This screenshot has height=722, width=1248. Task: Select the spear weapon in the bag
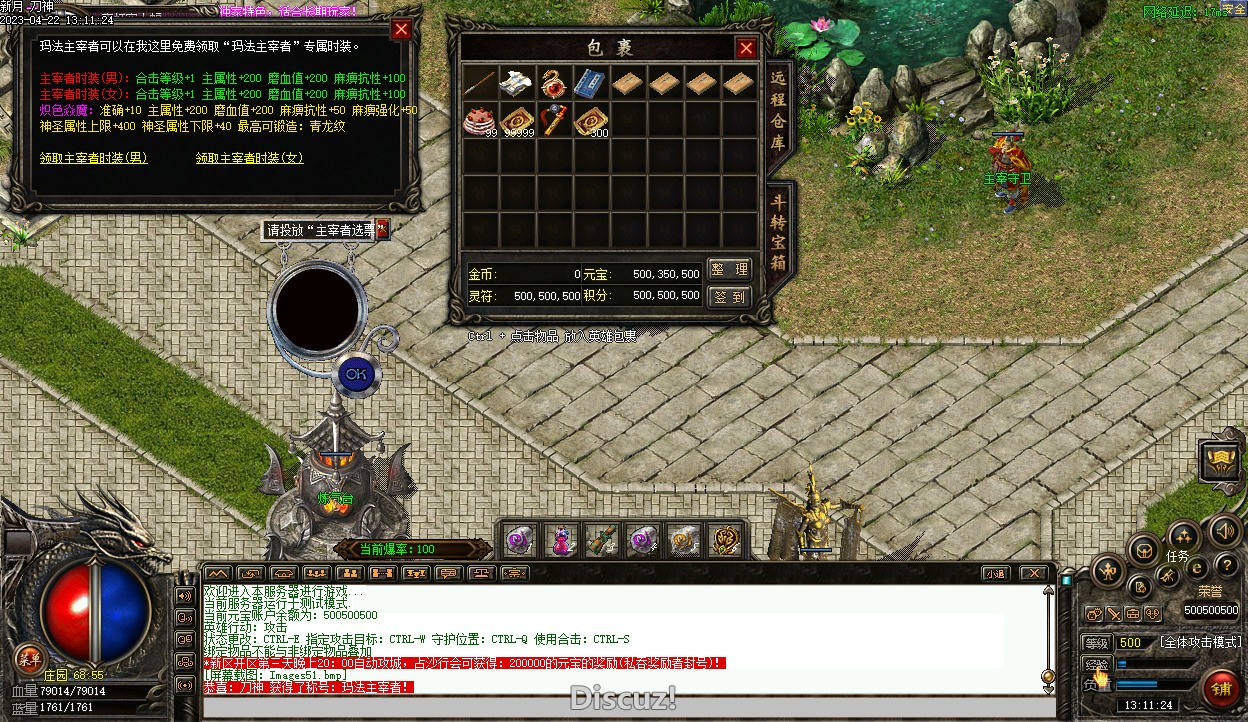click(480, 83)
